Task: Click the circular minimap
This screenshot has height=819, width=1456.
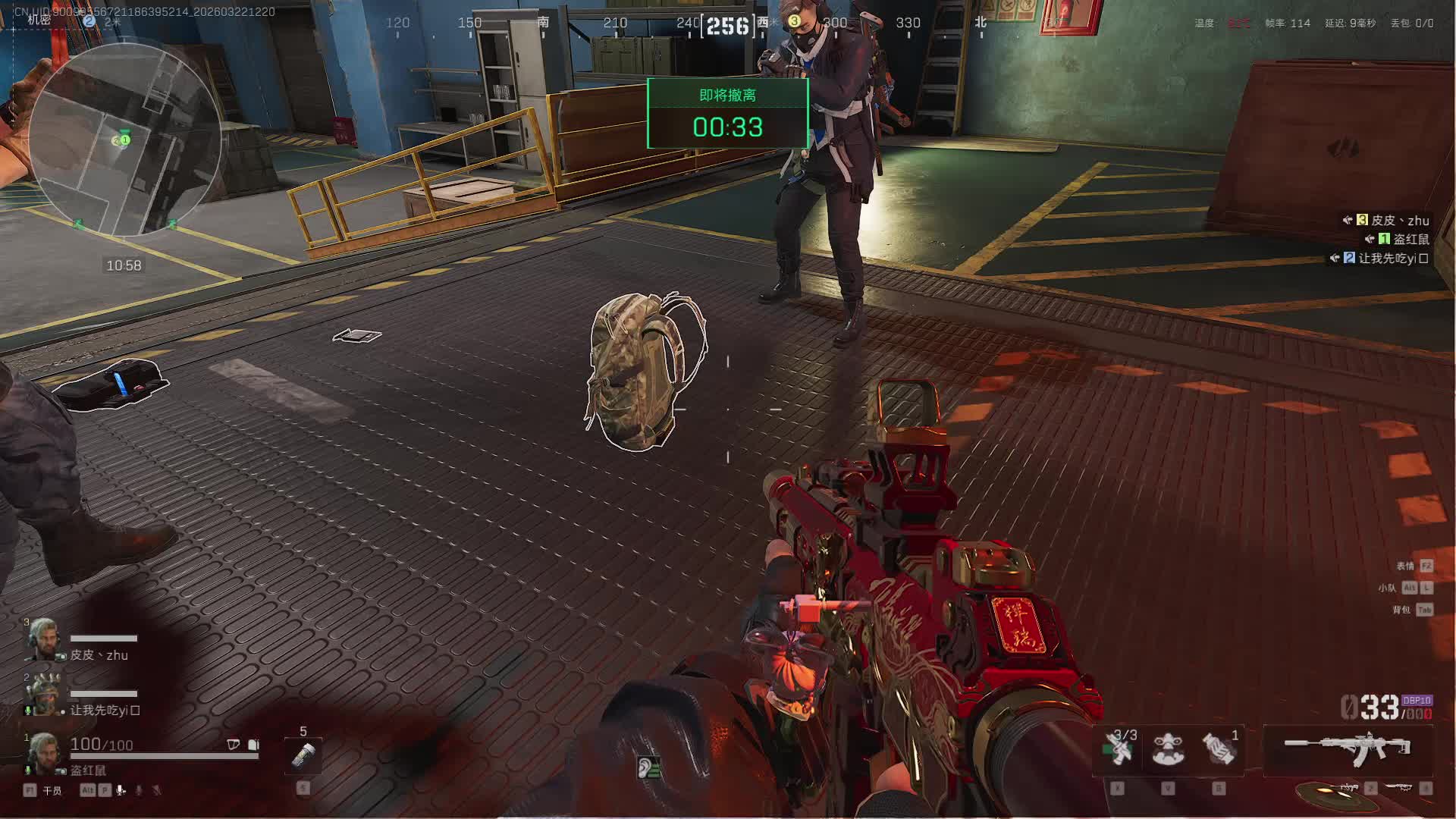Action: point(125,140)
